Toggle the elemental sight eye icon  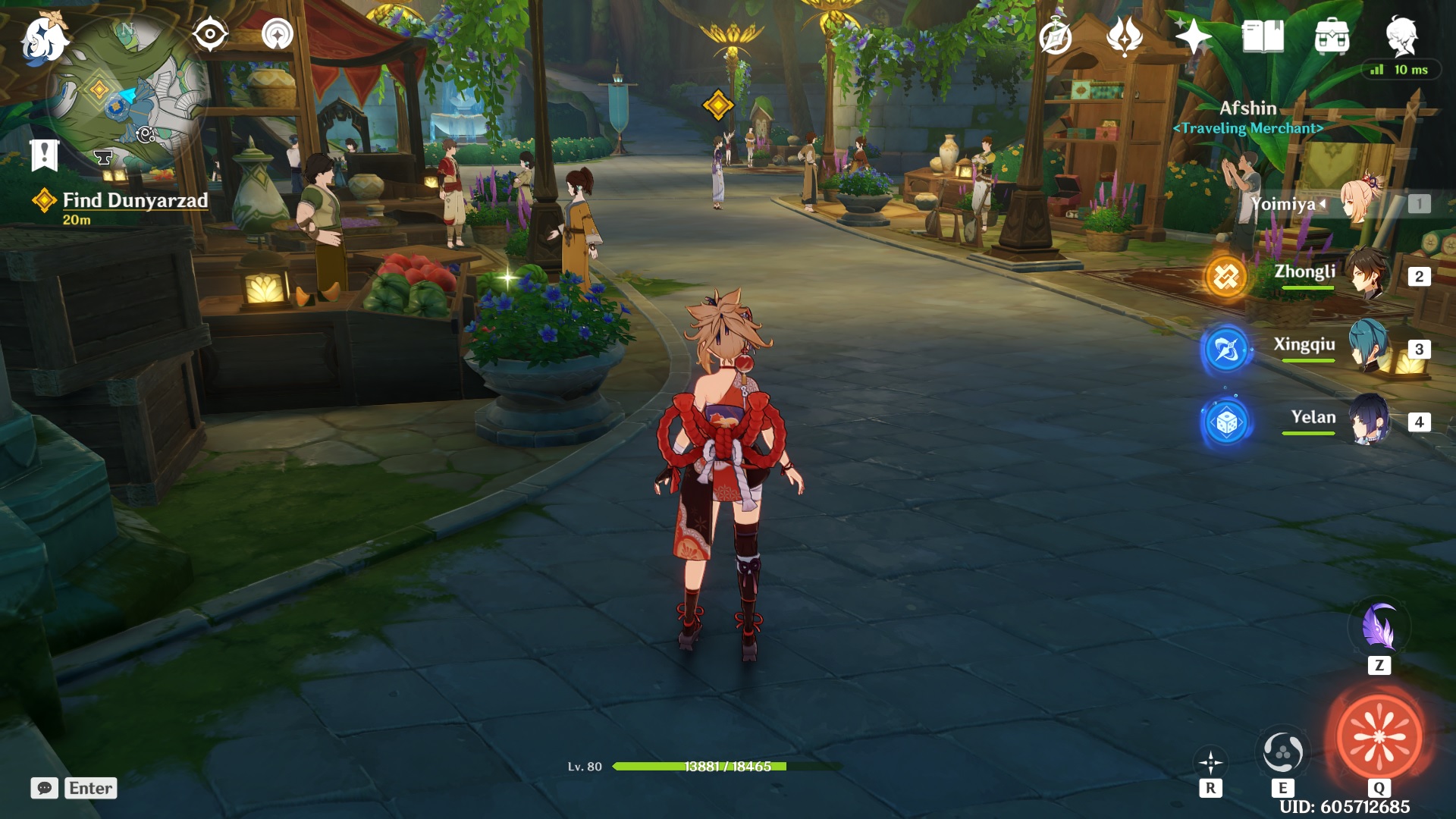[x=210, y=34]
